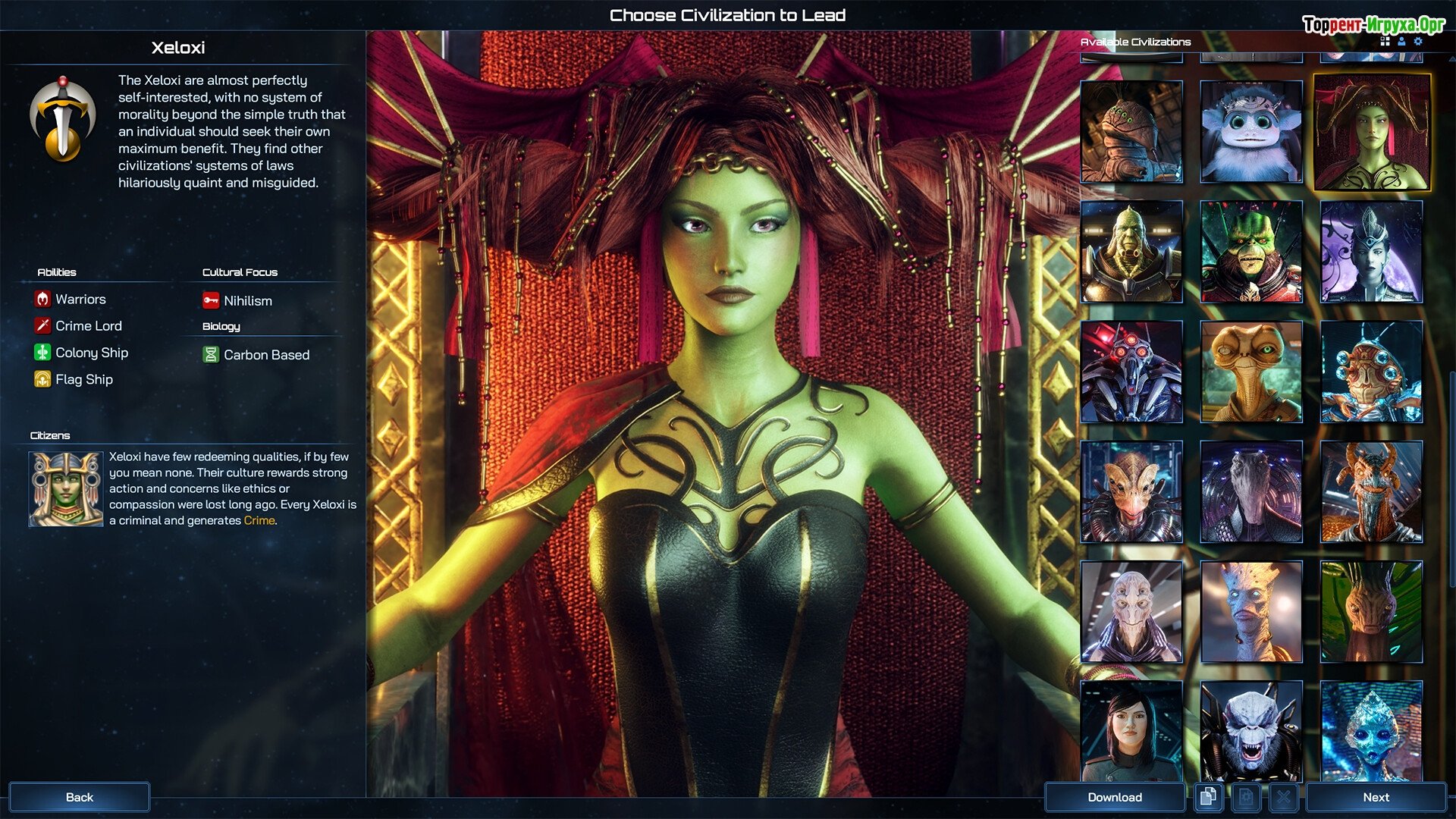The height and width of the screenshot is (819, 1456).
Task: Select the highlighted Xeloxi portrait thumbnail
Action: (1371, 132)
